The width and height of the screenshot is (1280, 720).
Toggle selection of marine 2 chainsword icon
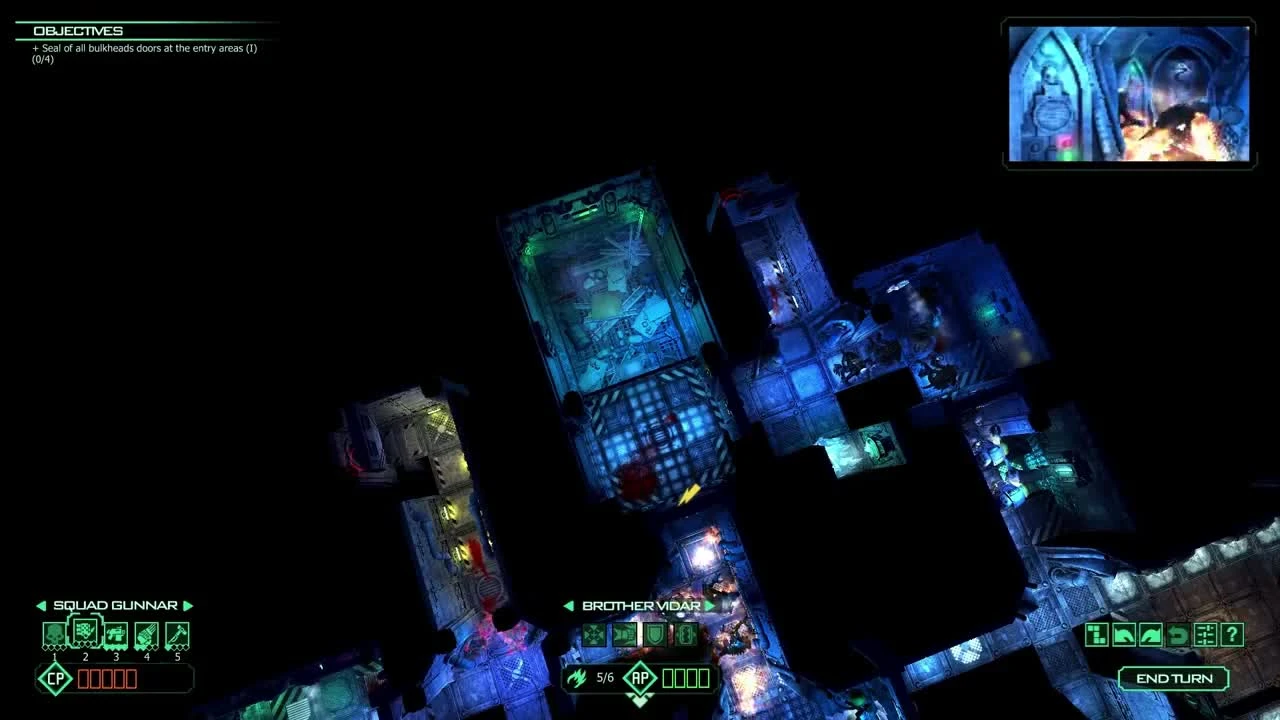pyautogui.click(x=85, y=633)
